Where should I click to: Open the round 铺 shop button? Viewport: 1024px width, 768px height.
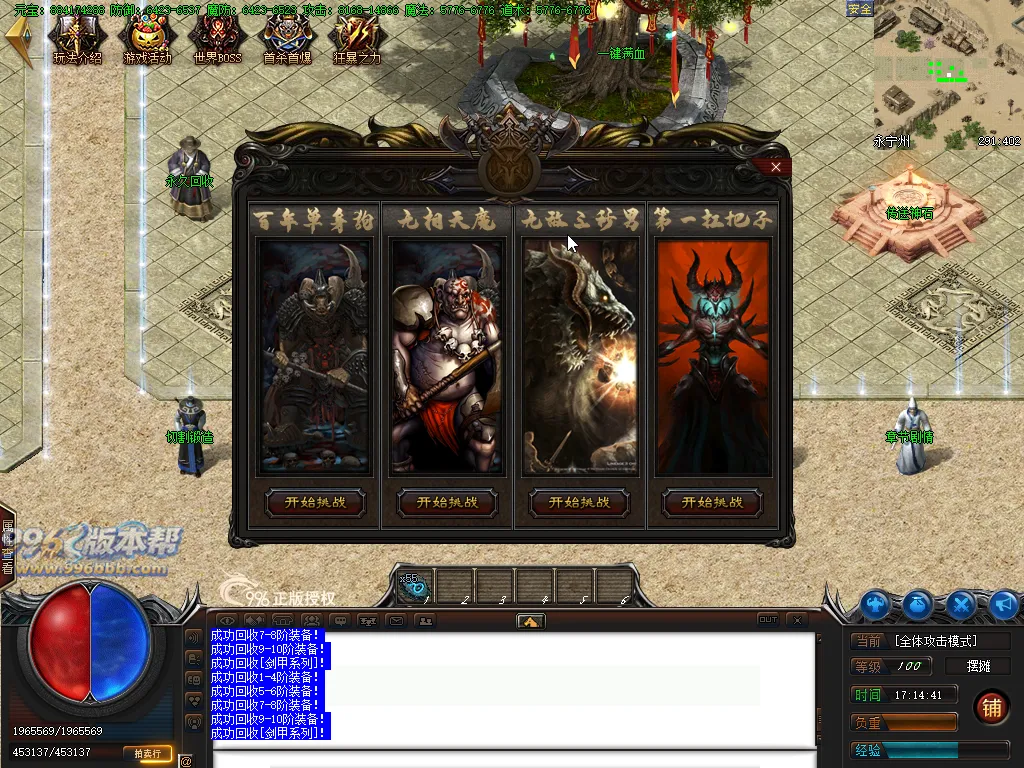pyautogui.click(x=991, y=708)
